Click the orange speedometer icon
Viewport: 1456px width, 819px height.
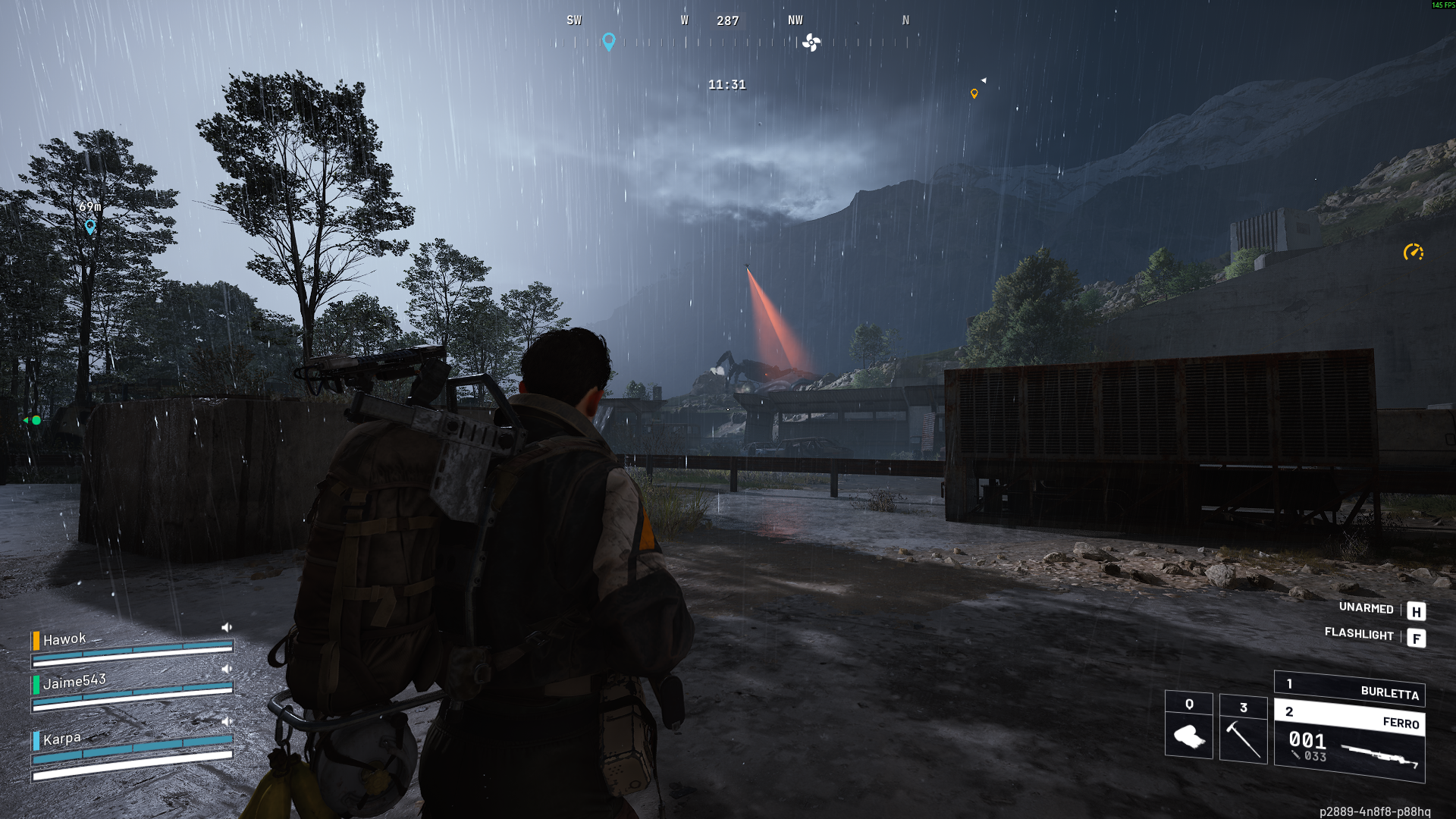coord(1413,253)
